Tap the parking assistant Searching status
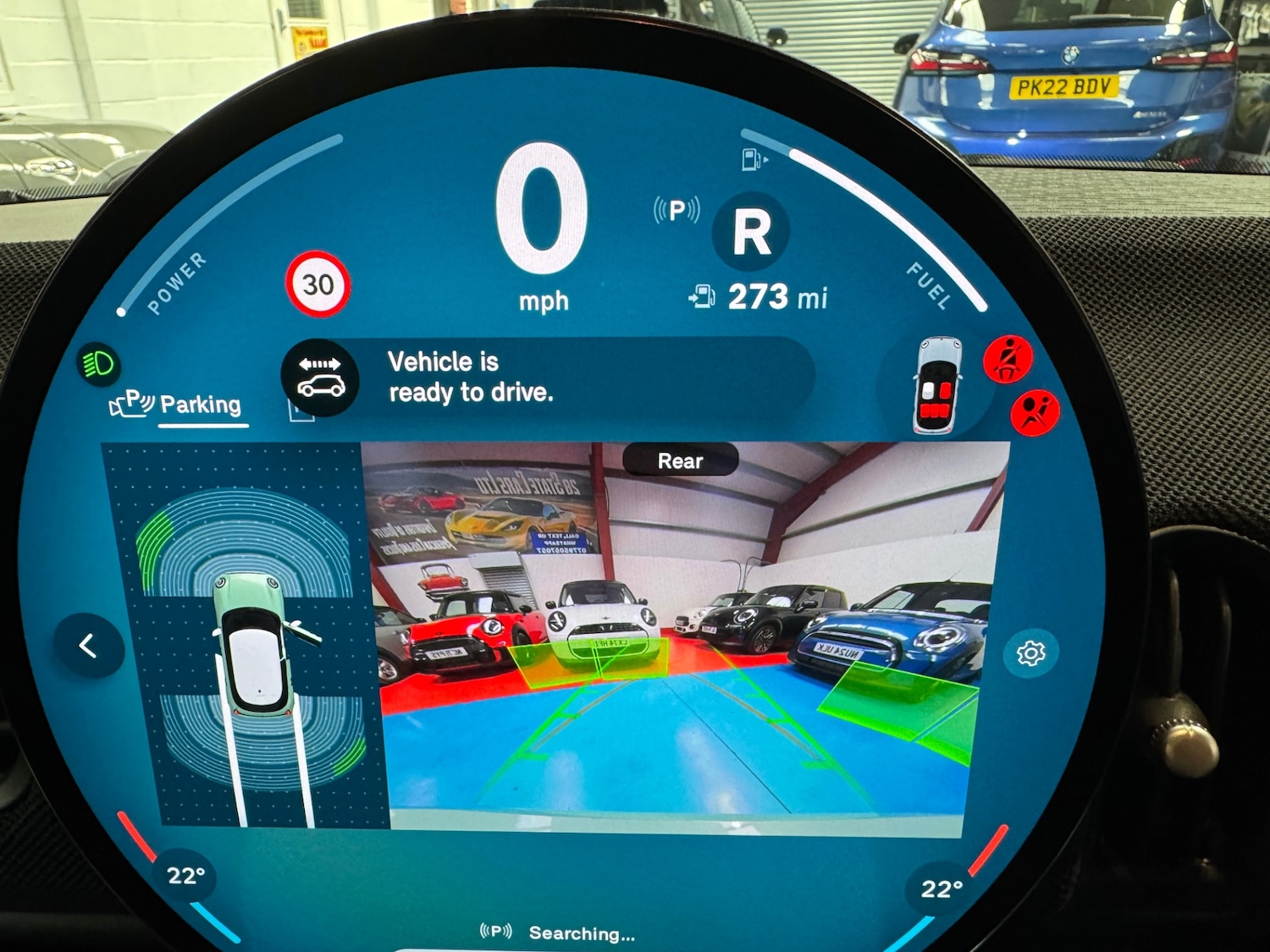This screenshot has height=952, width=1270. tap(559, 933)
